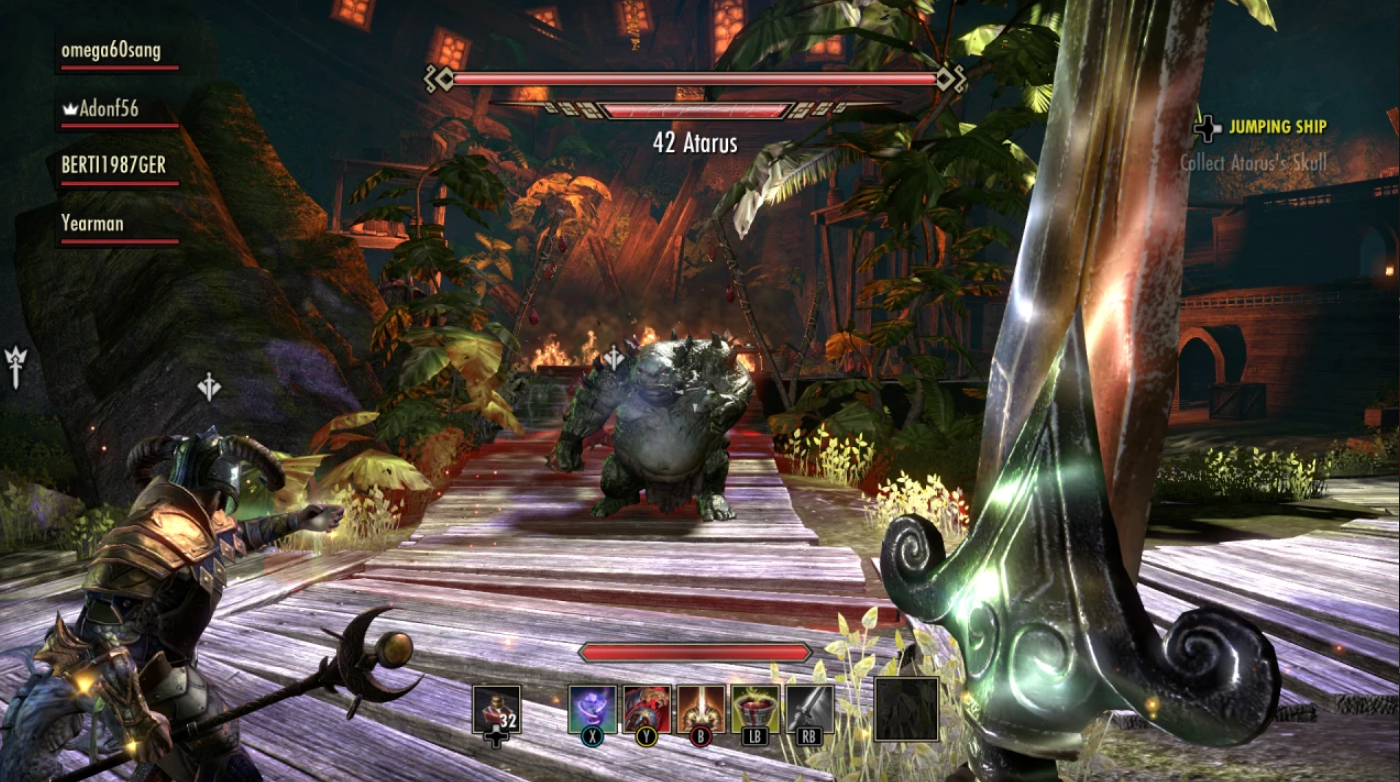
Task: Select group member omega60sang
Action: tap(110, 51)
